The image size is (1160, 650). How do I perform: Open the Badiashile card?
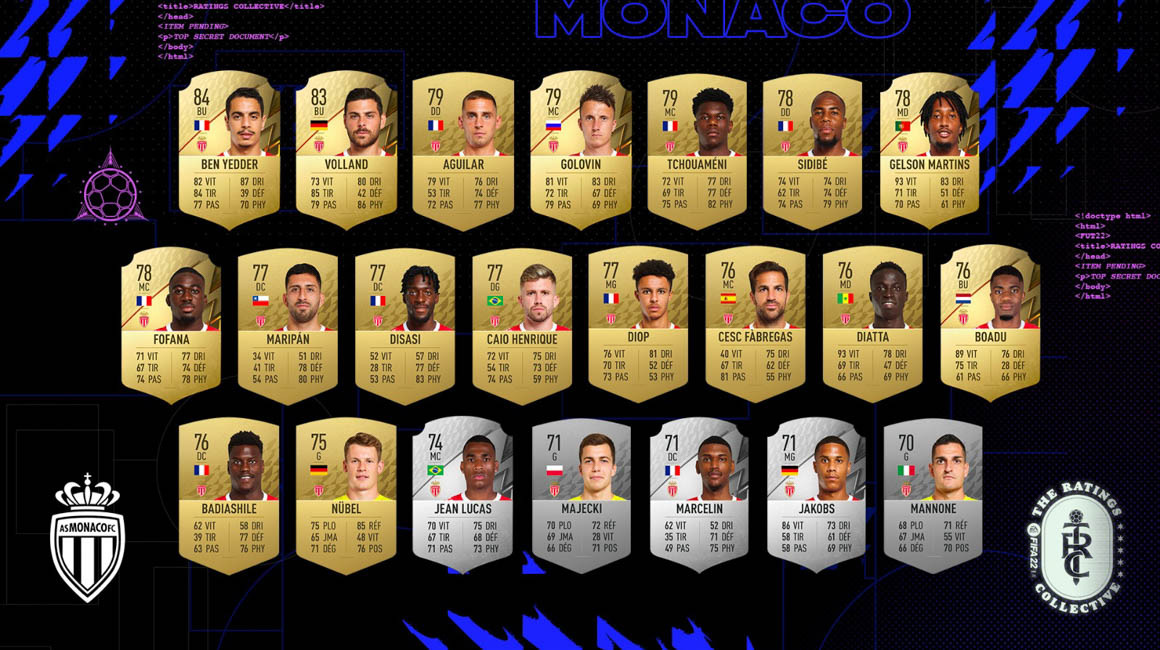point(229,490)
